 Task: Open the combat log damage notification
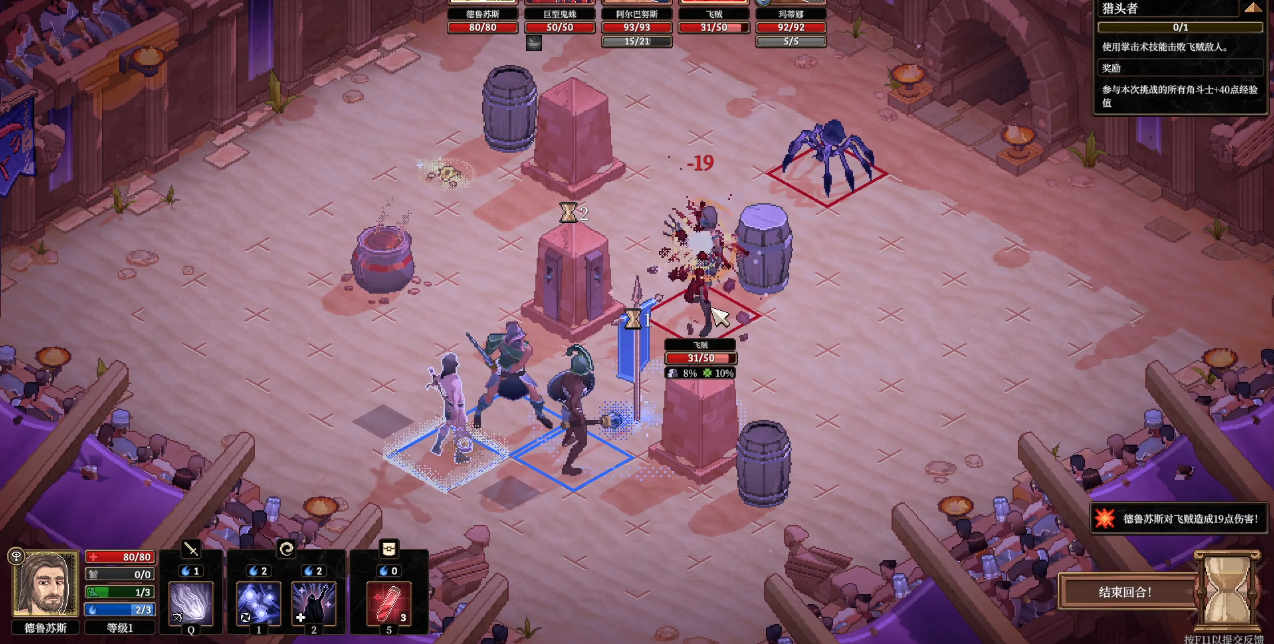pos(1180,519)
